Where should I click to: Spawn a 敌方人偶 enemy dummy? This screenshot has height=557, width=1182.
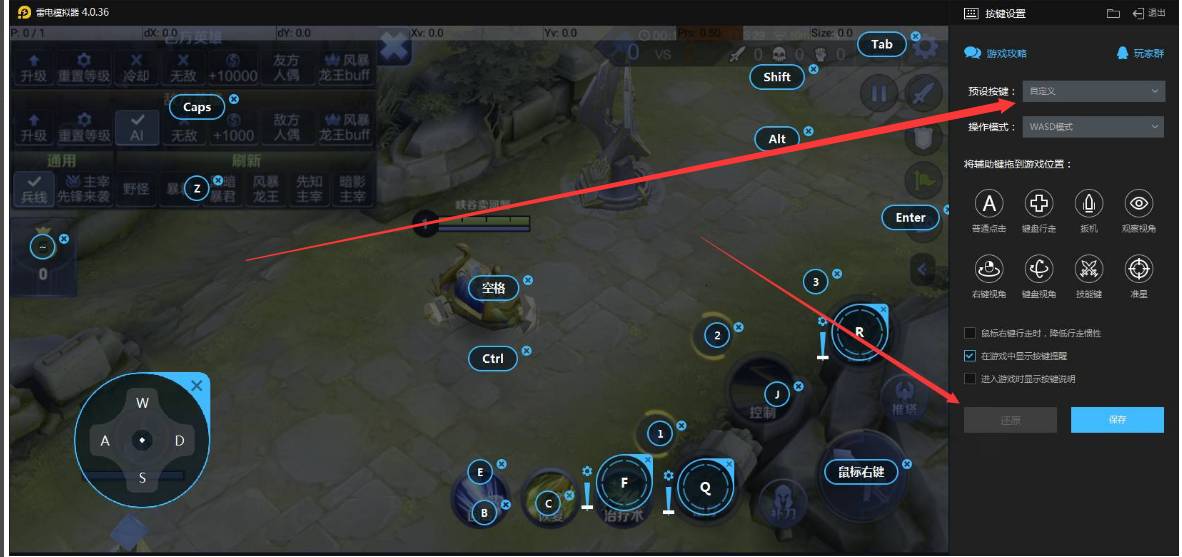pos(285,127)
